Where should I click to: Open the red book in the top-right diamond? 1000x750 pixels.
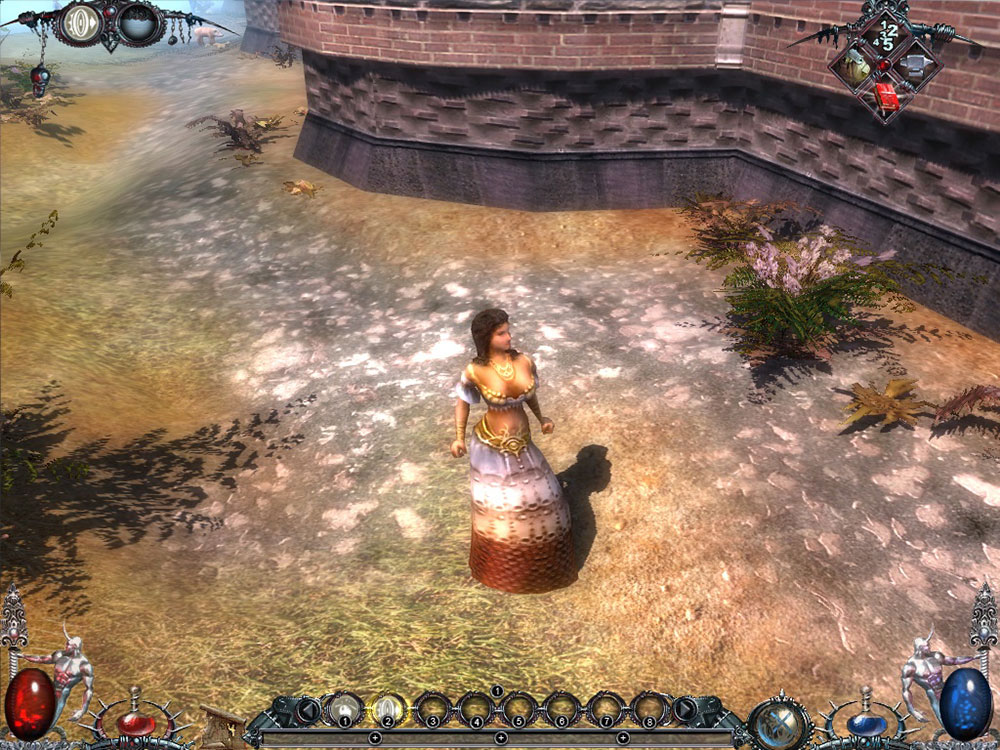pos(885,95)
